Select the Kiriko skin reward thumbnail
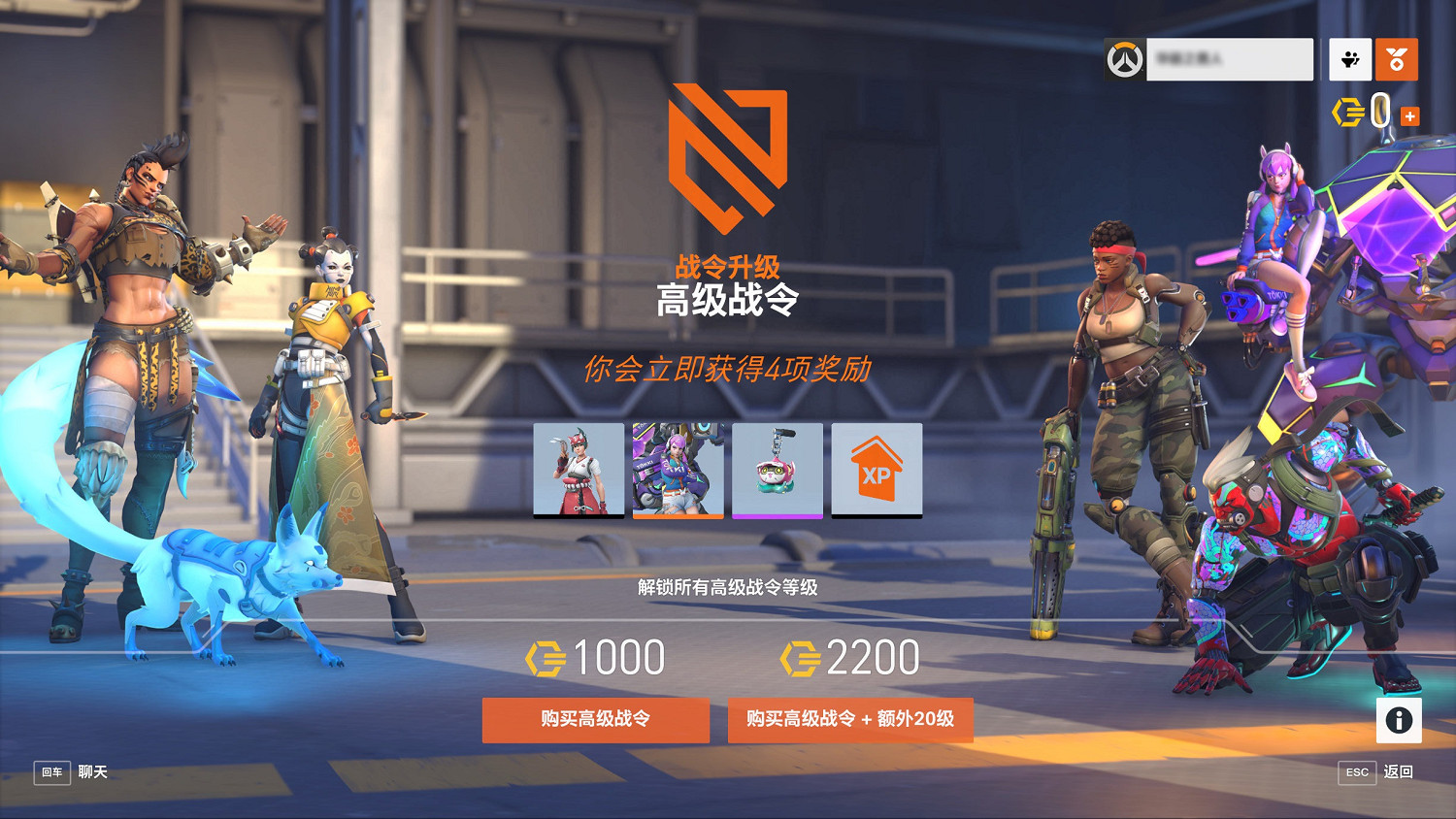Screen dimensions: 1456x819 [x=579, y=470]
